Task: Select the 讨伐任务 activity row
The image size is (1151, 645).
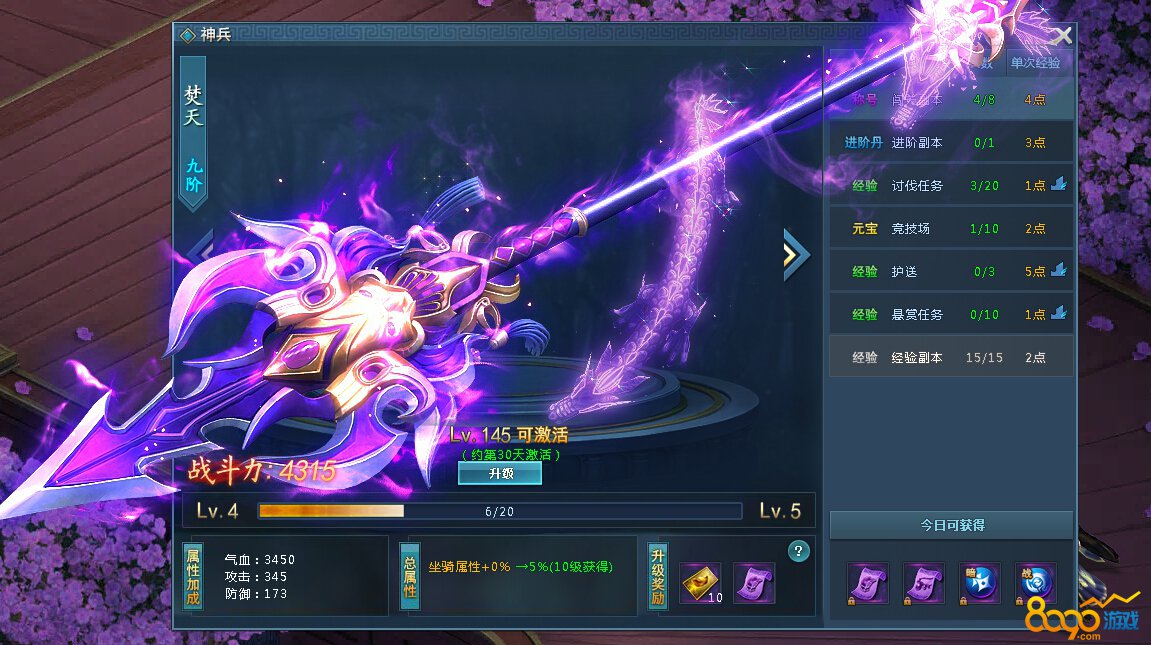Action: 950,186
